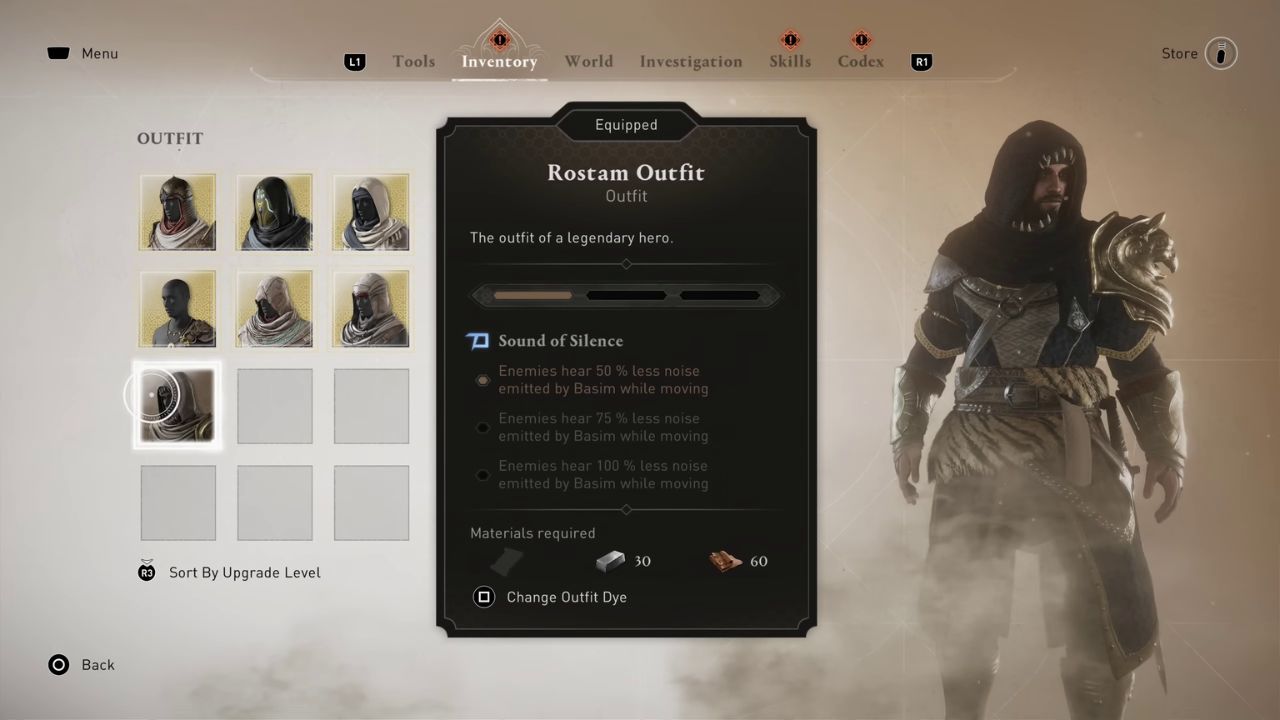Switch to the Investigation tab
This screenshot has width=1280, height=720.
tap(691, 61)
